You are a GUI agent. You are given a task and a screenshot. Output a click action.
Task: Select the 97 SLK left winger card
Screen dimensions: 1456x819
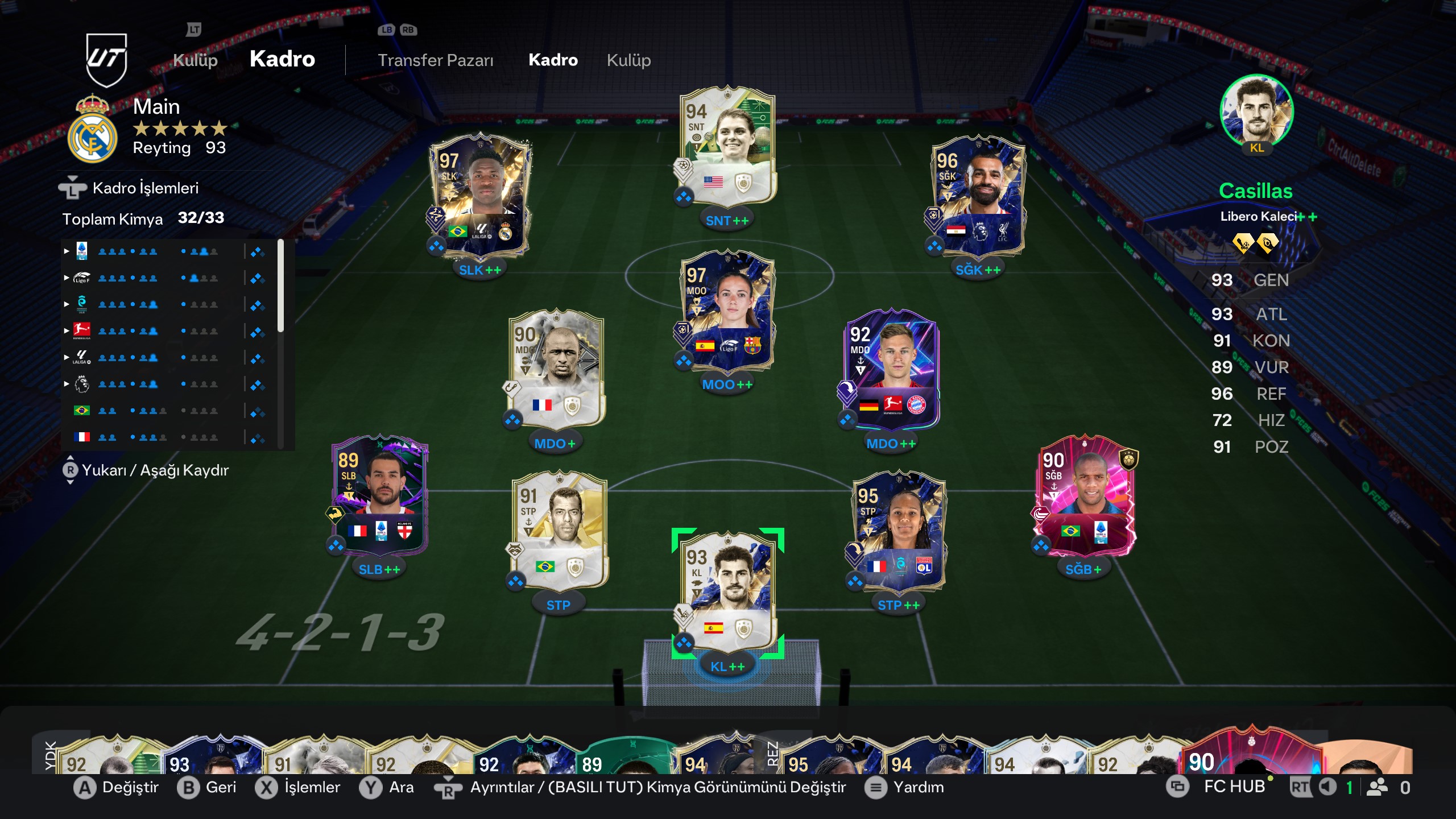coord(481,196)
